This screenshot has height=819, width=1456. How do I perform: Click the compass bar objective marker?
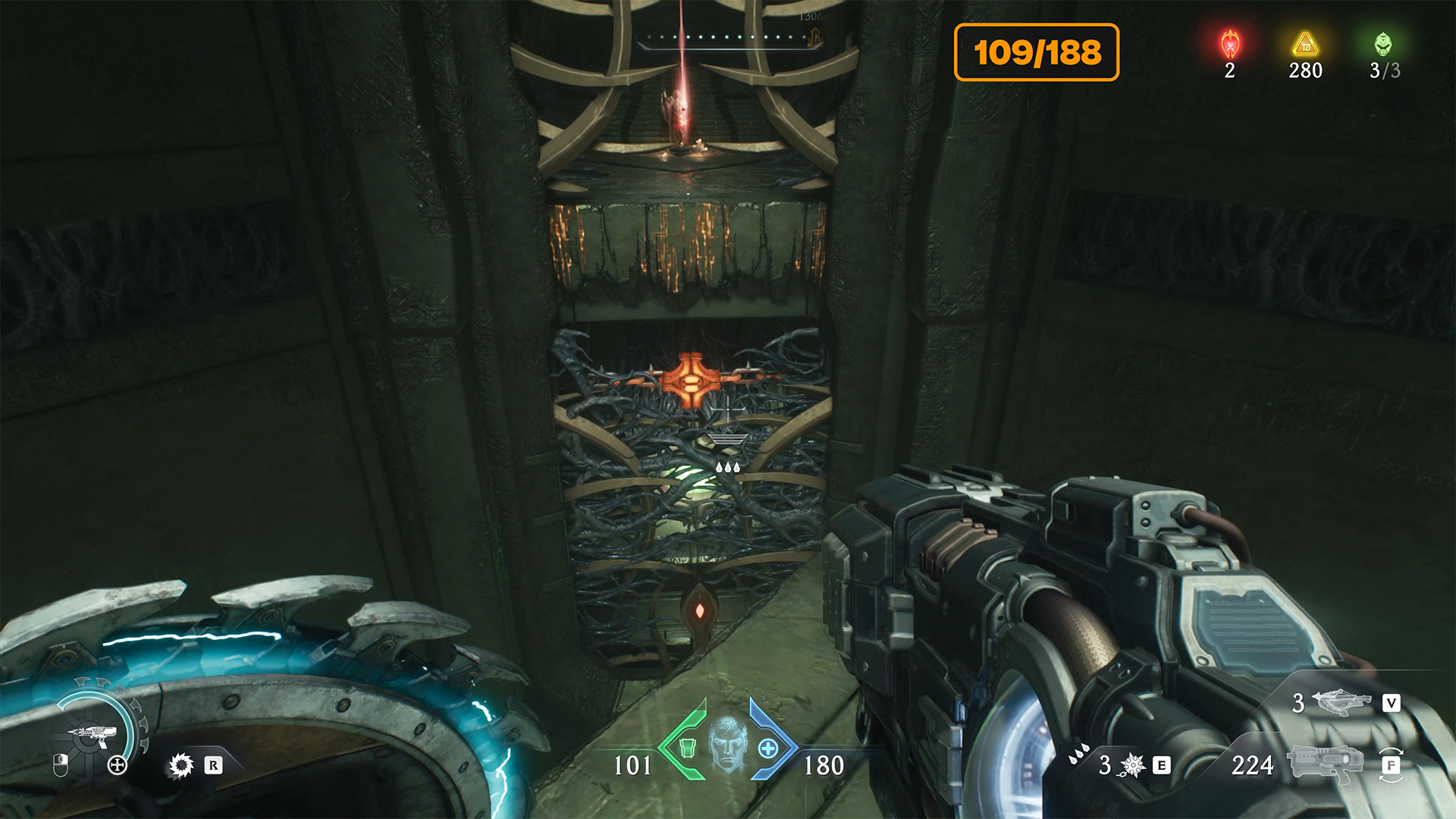coord(816,37)
